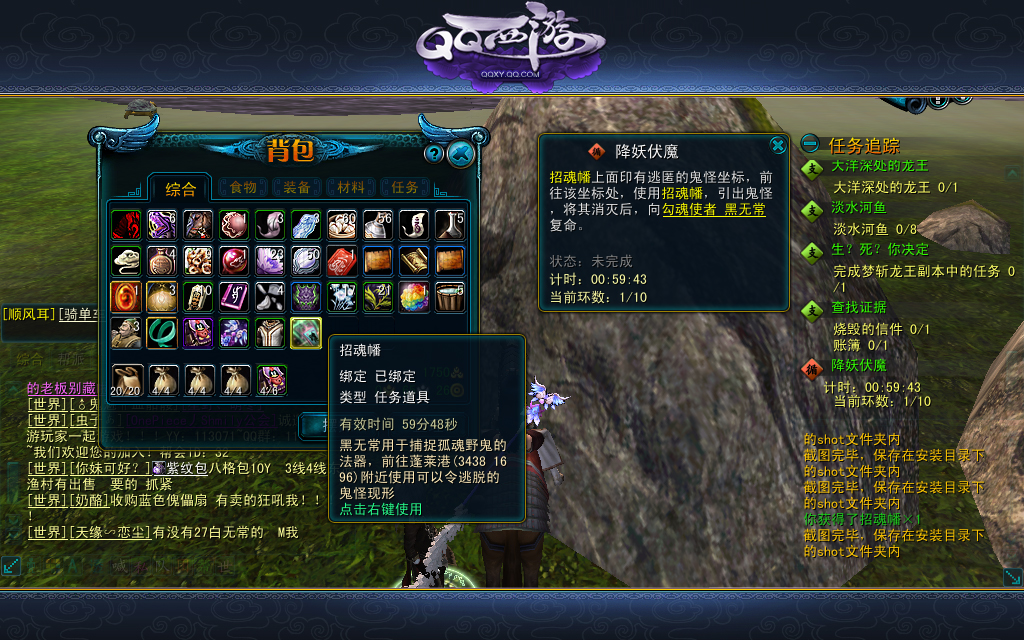
Task: Close the 背包 backpack window
Action: point(461,153)
